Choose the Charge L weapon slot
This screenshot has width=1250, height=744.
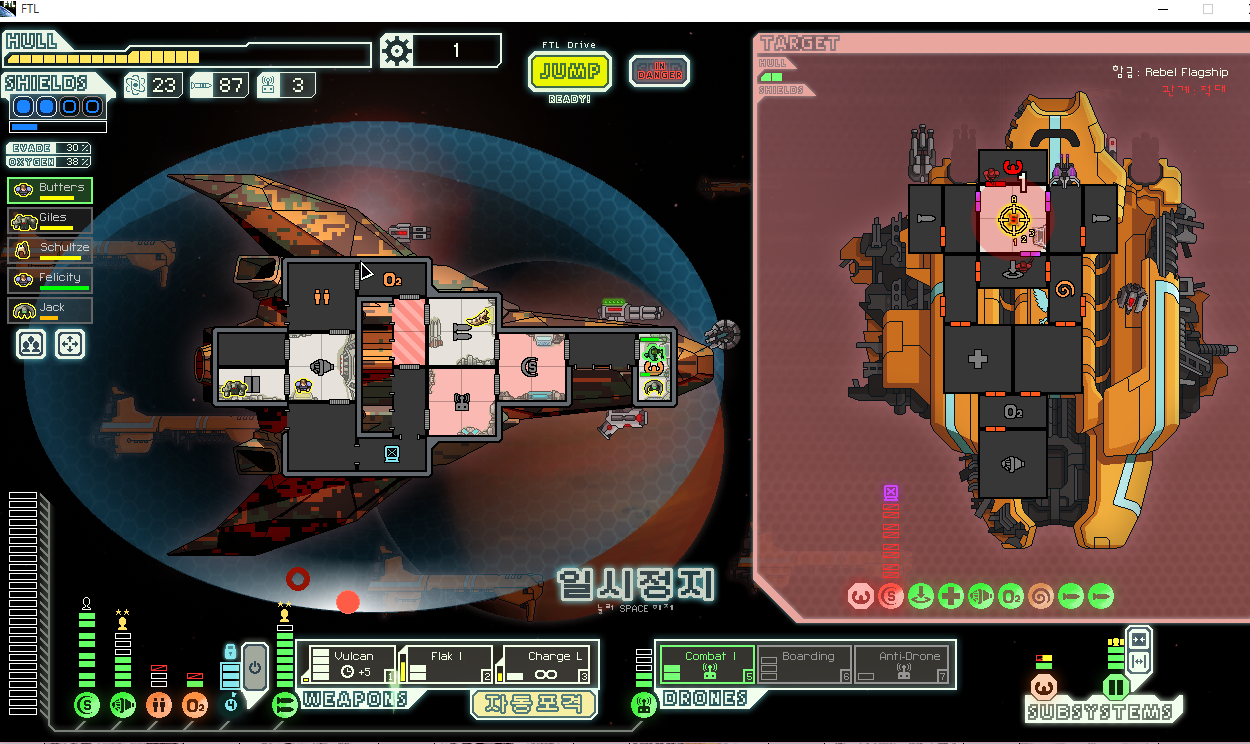546,665
